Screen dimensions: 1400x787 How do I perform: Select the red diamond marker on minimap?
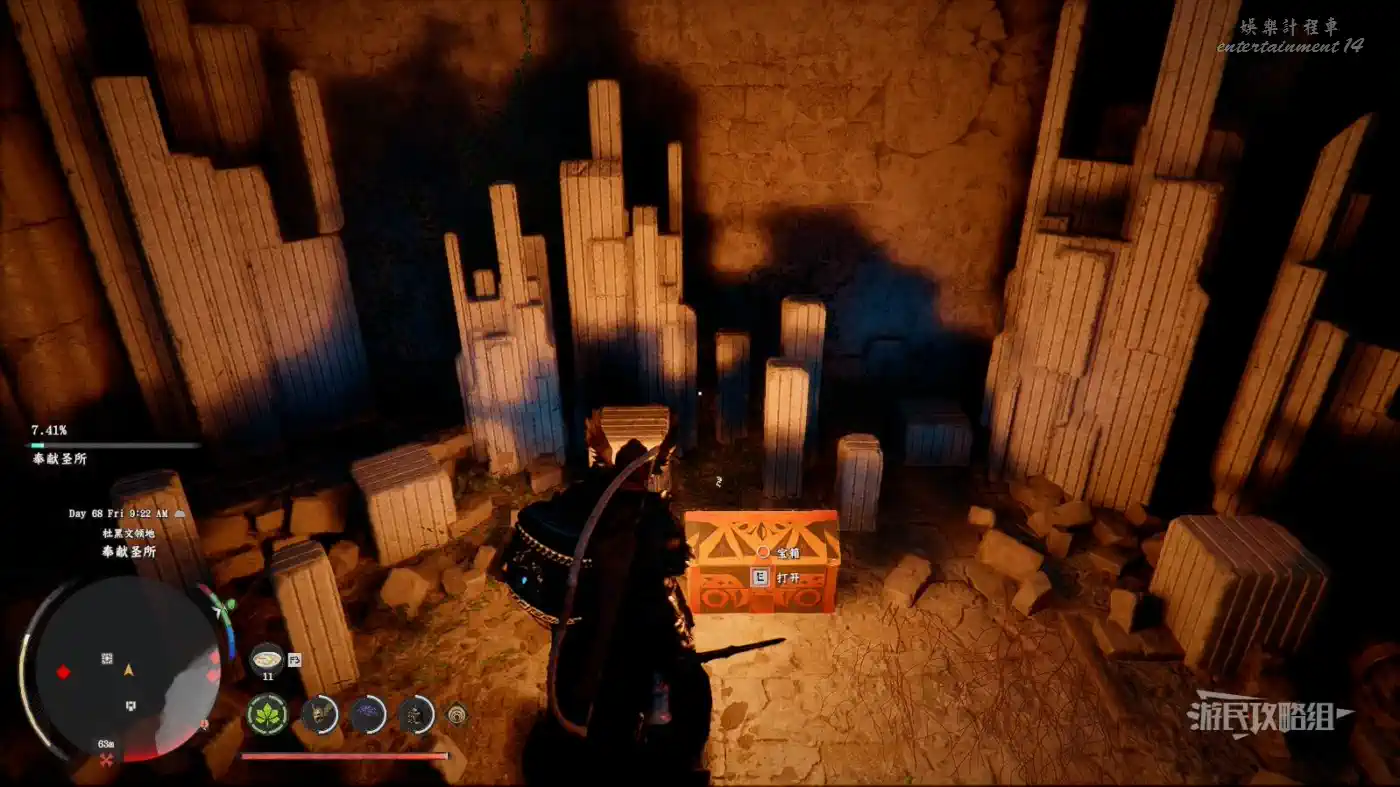pos(63,672)
